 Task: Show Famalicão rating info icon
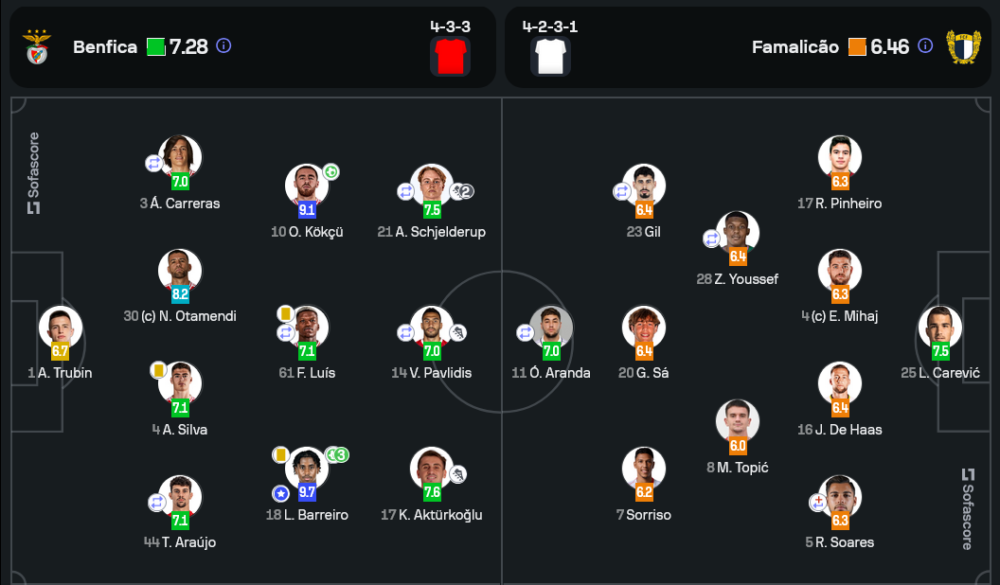pyautogui.click(x=926, y=46)
